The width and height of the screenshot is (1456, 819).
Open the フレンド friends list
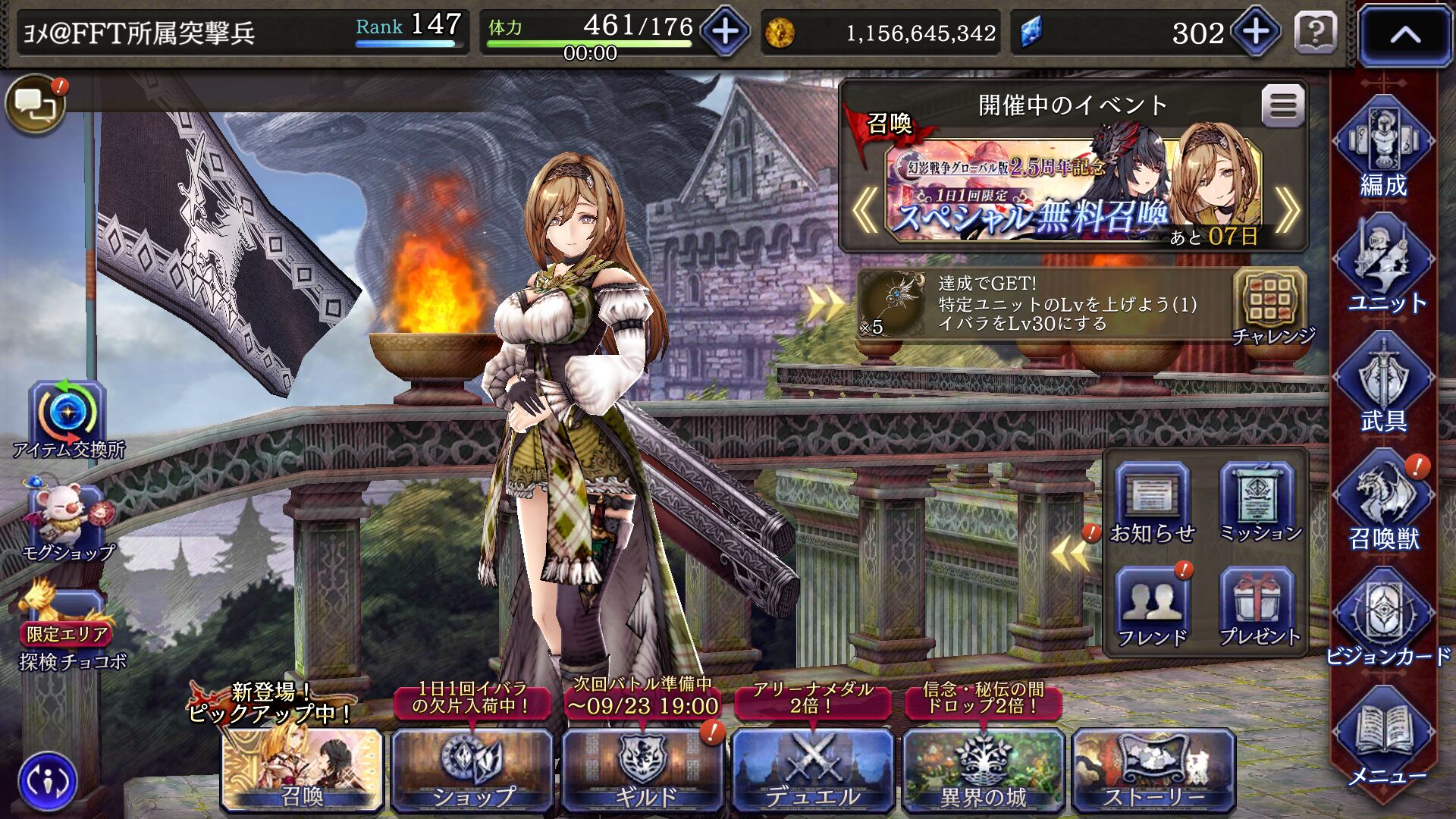[1151, 607]
